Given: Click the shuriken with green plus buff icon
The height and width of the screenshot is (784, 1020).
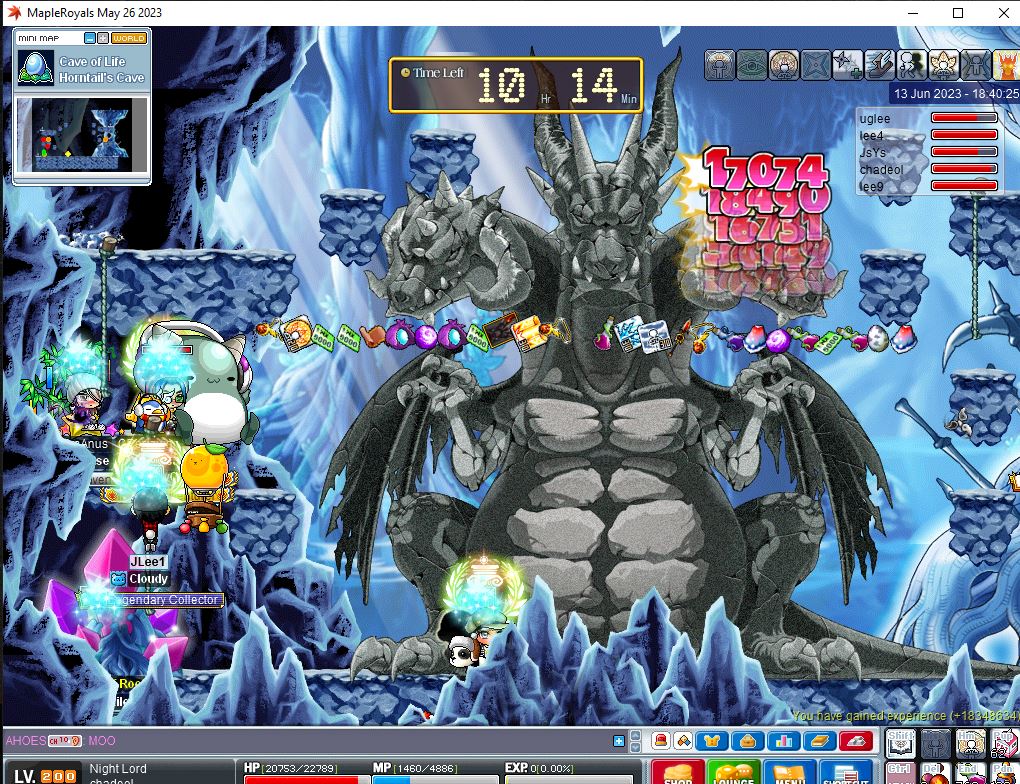Looking at the screenshot, I should click(x=847, y=65).
